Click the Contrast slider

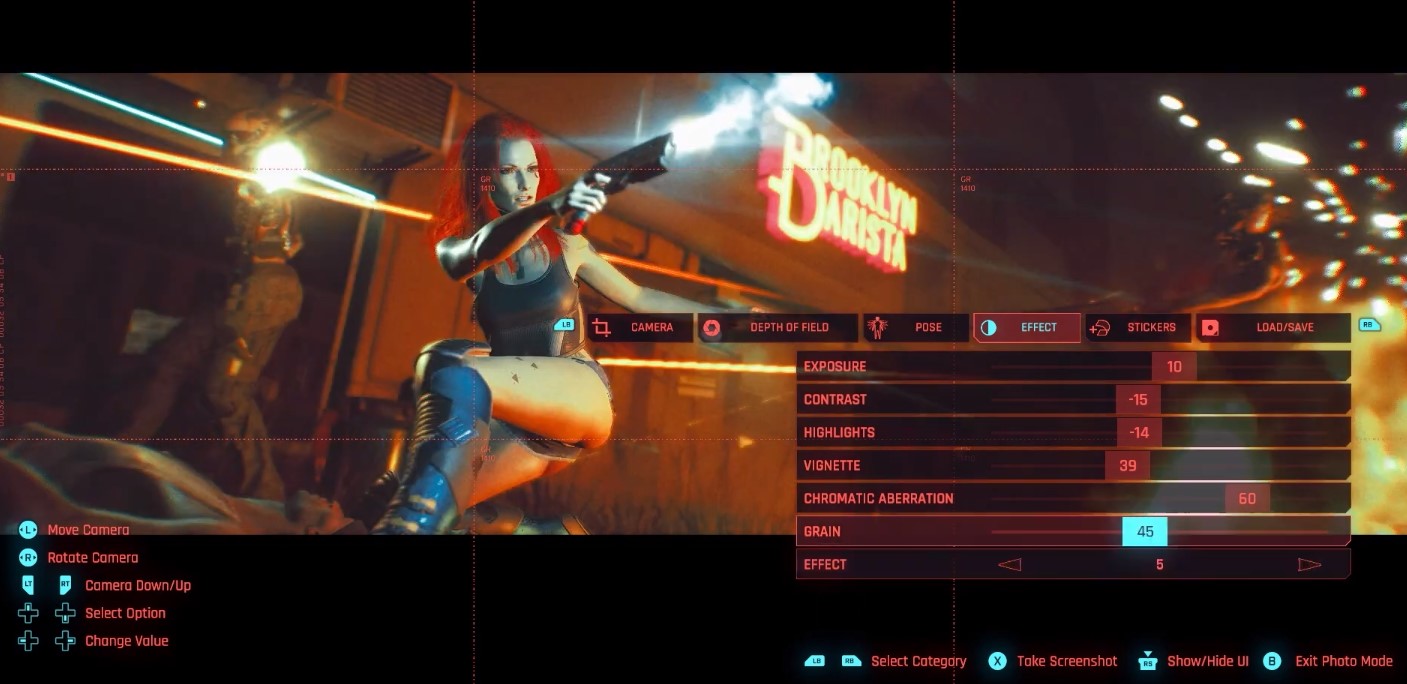[x=1138, y=399]
